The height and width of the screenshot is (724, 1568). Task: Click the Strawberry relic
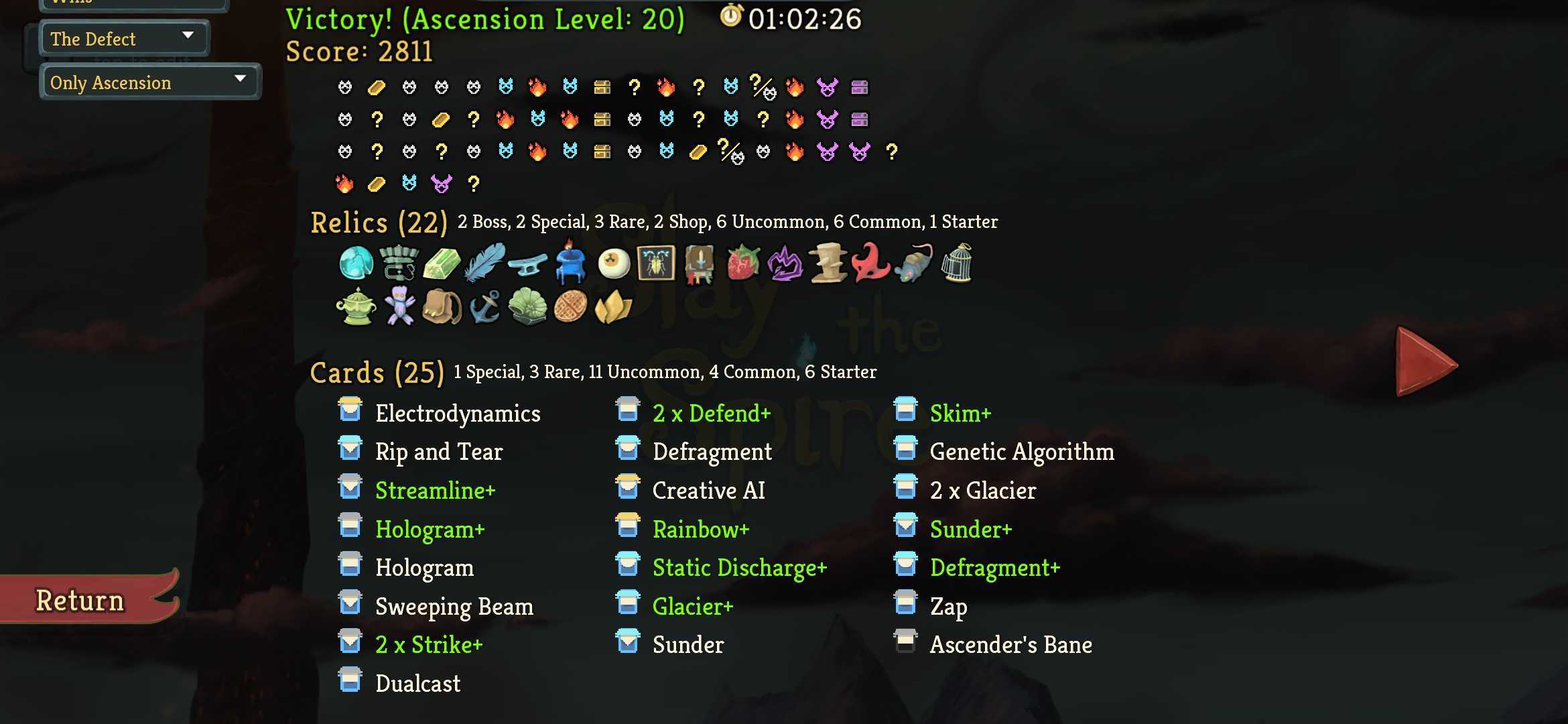(742, 263)
